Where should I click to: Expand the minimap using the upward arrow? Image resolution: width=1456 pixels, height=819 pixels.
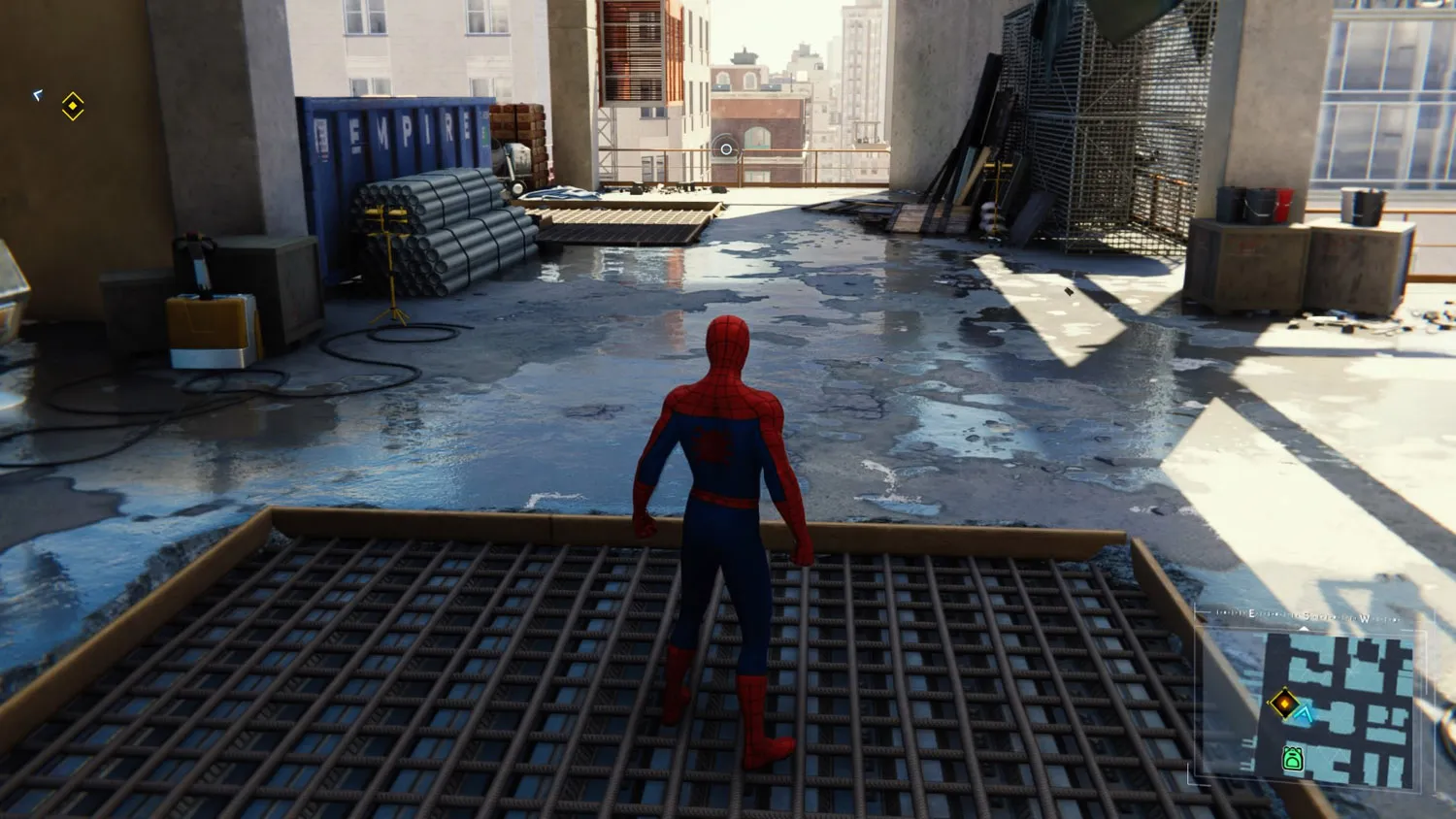click(x=1305, y=627)
